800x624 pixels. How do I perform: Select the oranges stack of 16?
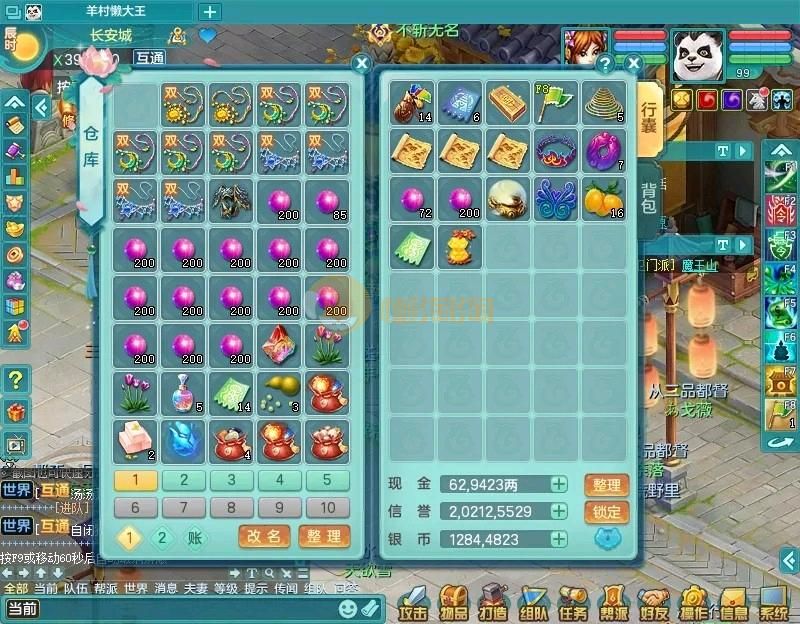[604, 198]
